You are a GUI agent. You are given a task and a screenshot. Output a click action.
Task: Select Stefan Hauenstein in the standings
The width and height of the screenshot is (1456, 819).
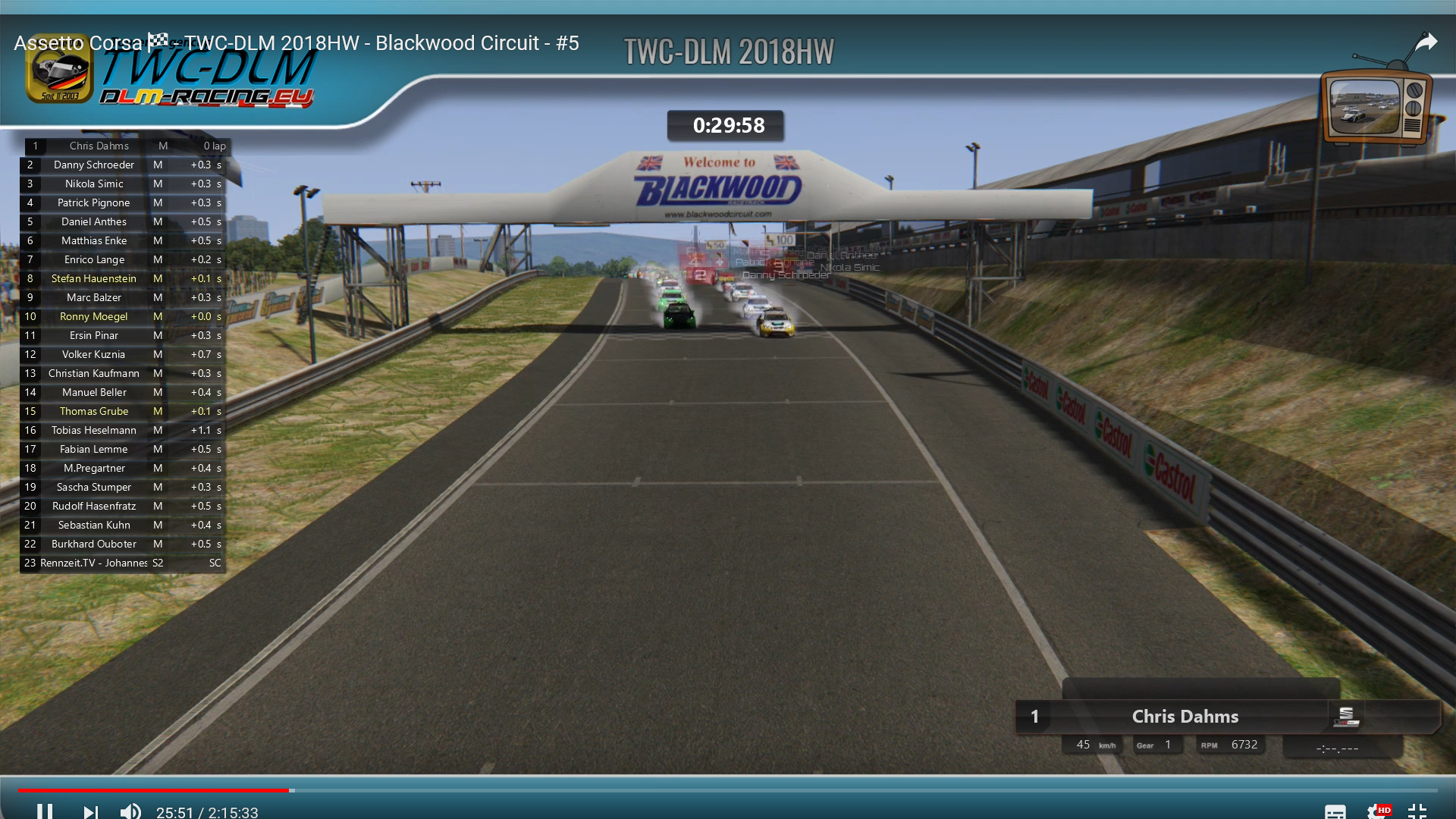[94, 279]
